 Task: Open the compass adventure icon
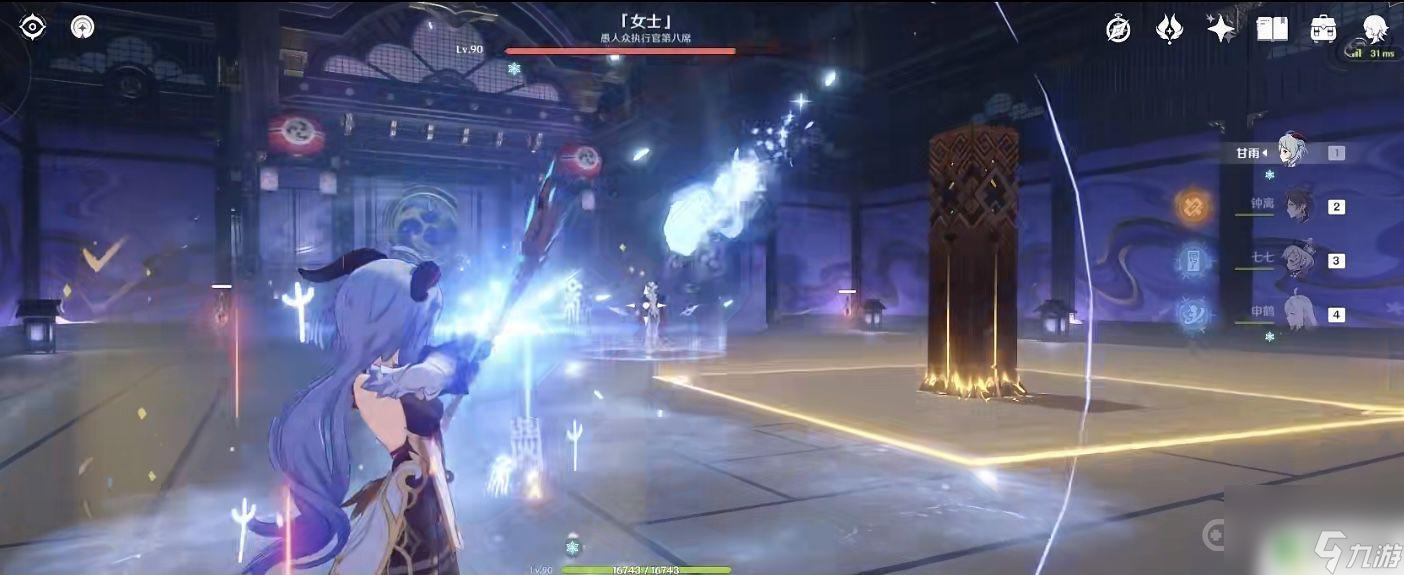point(1118,29)
